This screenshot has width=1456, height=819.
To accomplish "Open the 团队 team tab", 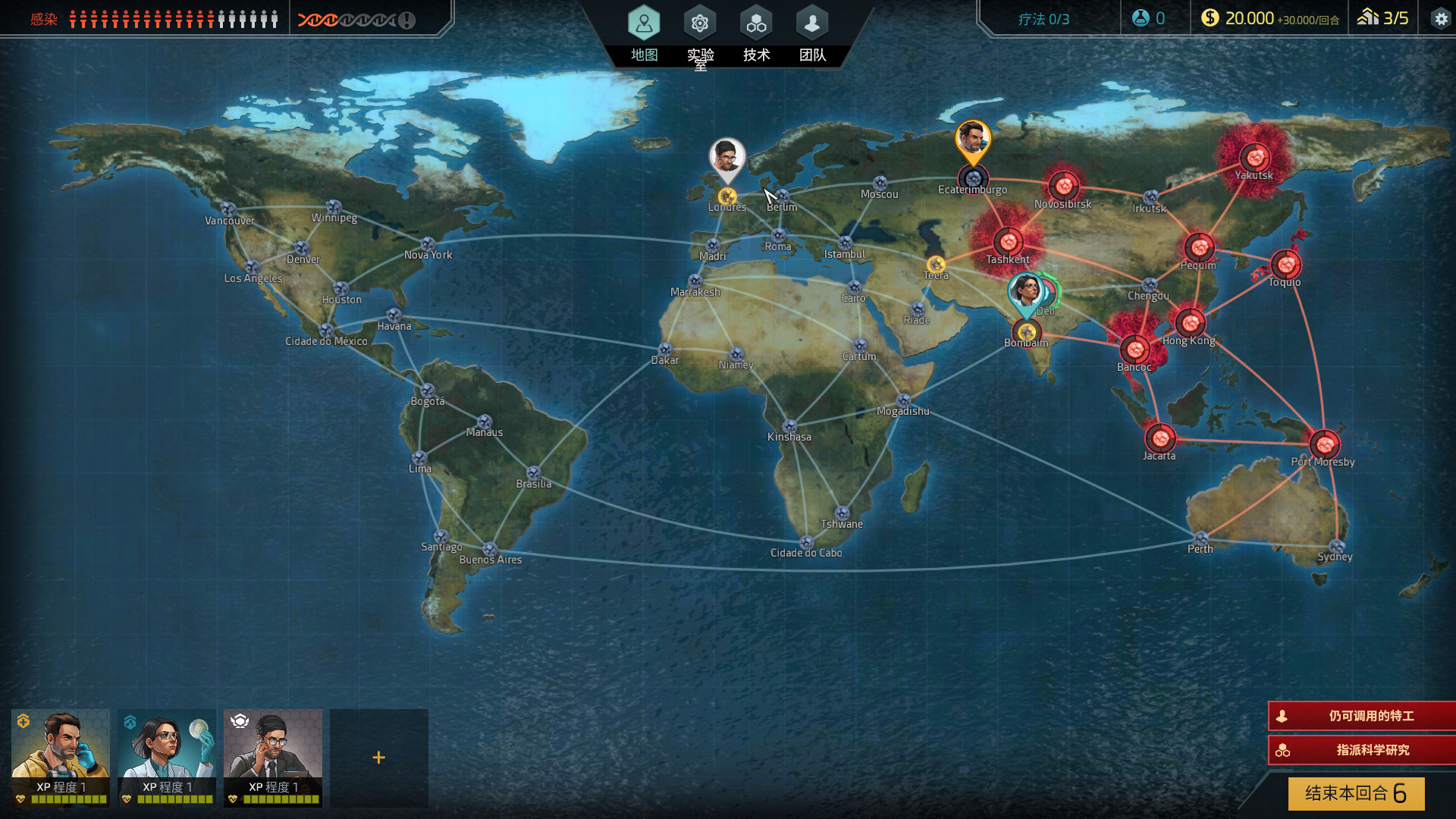I will point(812,33).
